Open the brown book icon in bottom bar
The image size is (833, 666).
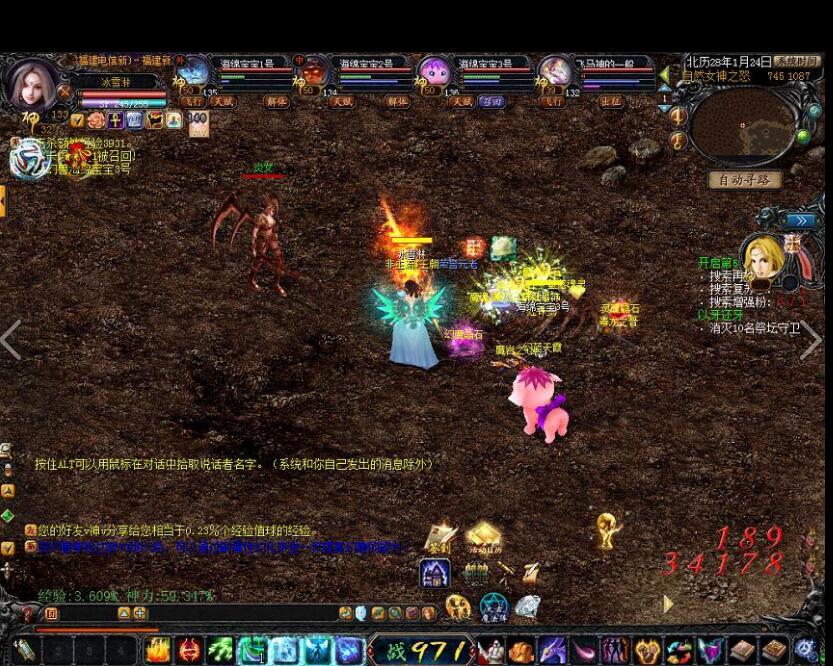(740, 651)
